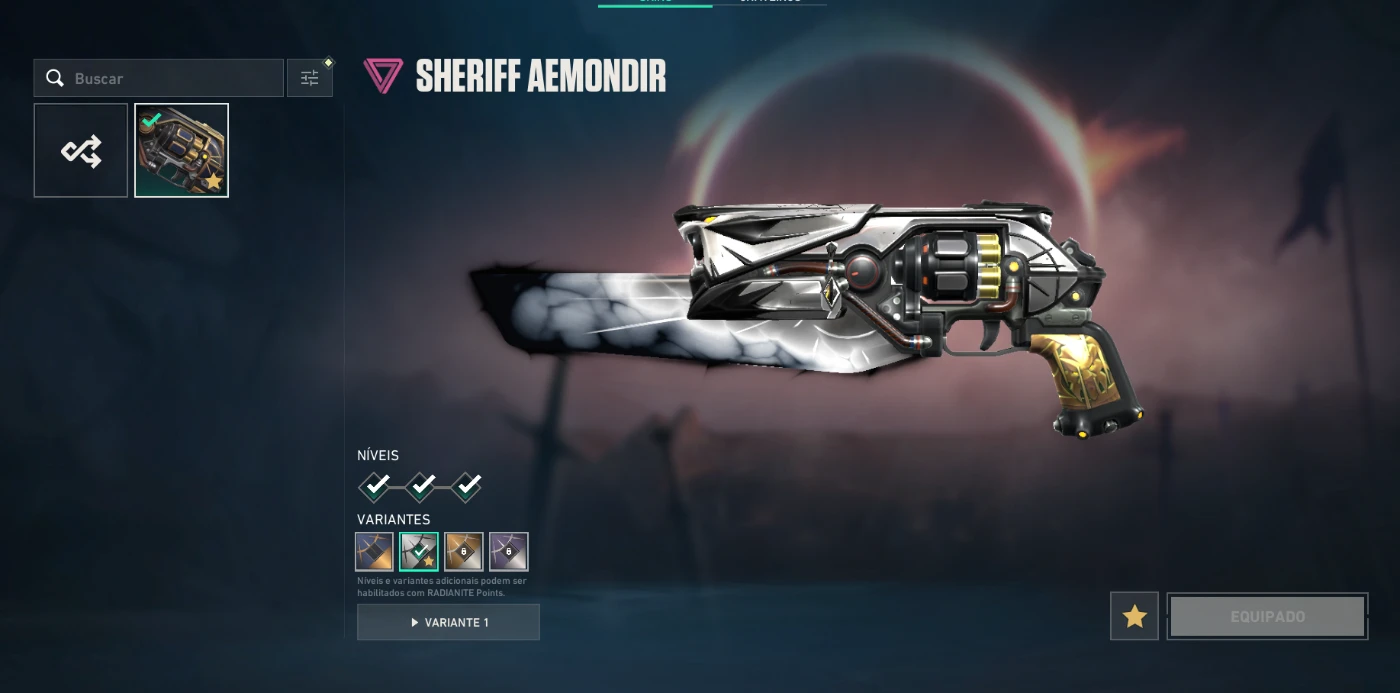Image resolution: width=1400 pixels, height=693 pixels.
Task: Select the locked gold variant swatch
Action: coord(464,551)
